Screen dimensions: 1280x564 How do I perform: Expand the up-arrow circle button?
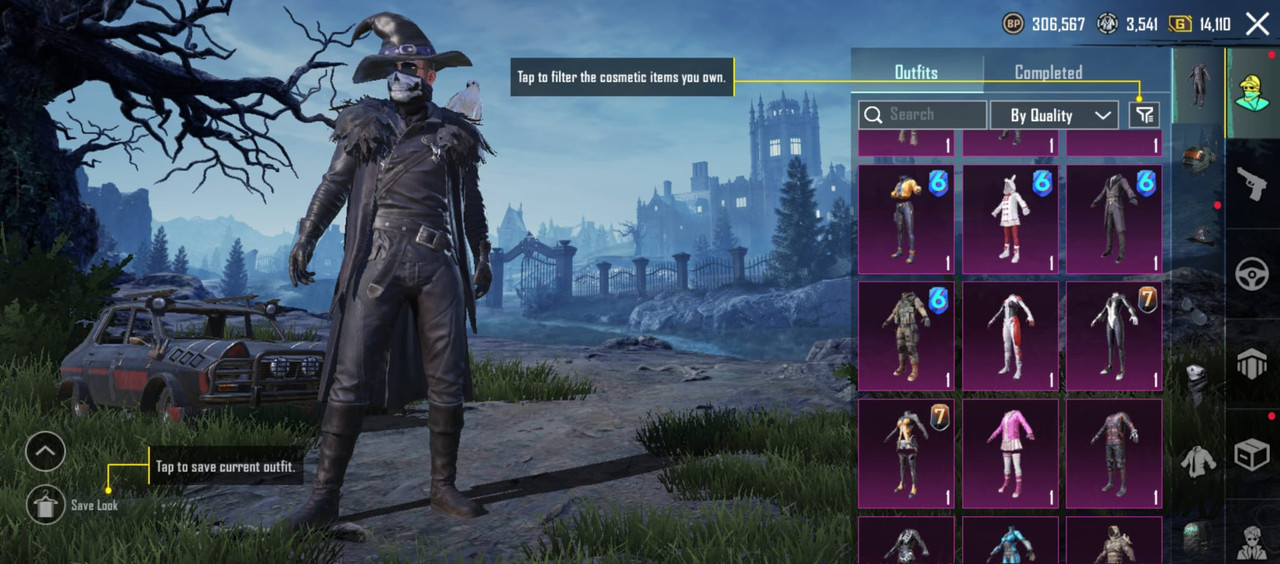[x=46, y=452]
